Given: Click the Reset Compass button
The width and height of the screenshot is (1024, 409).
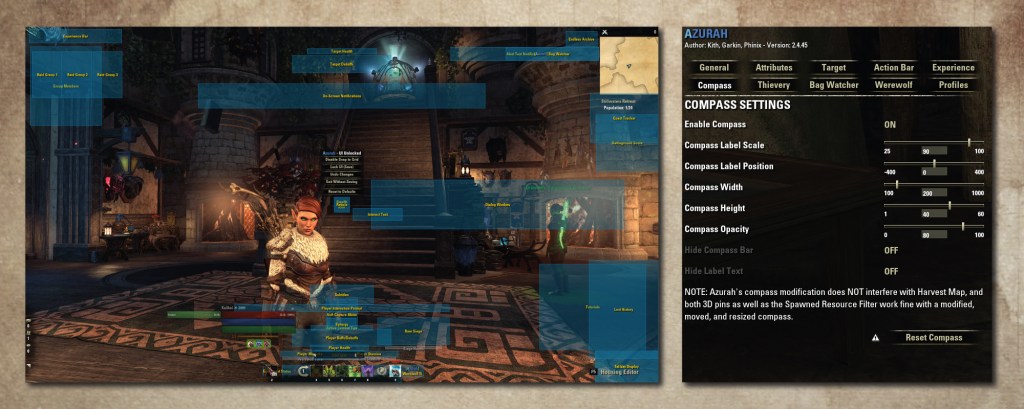Looking at the screenshot, I should point(933,337).
